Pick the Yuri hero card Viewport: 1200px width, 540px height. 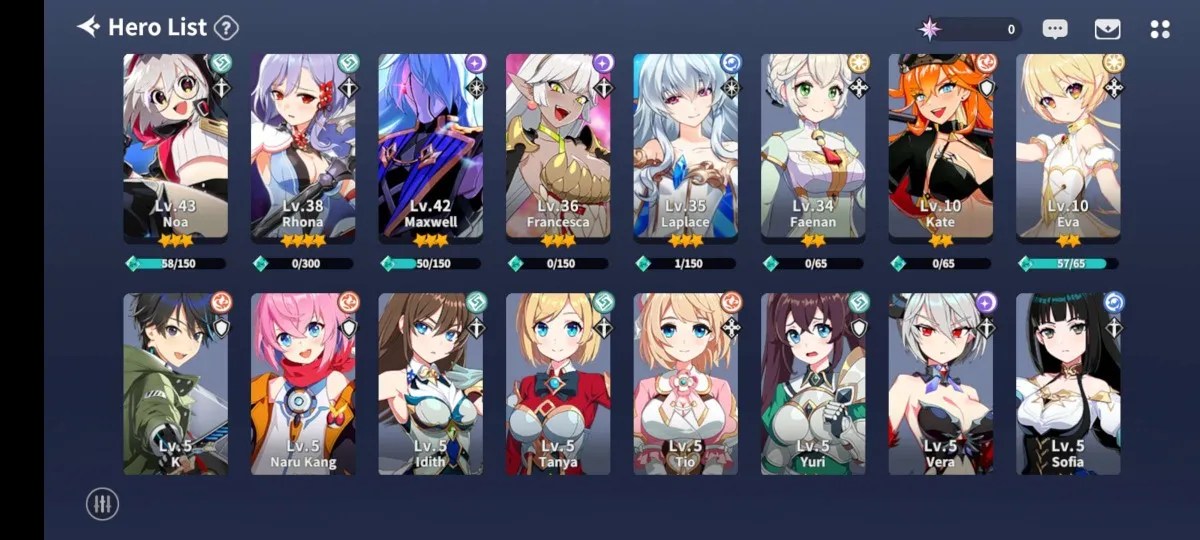point(813,384)
